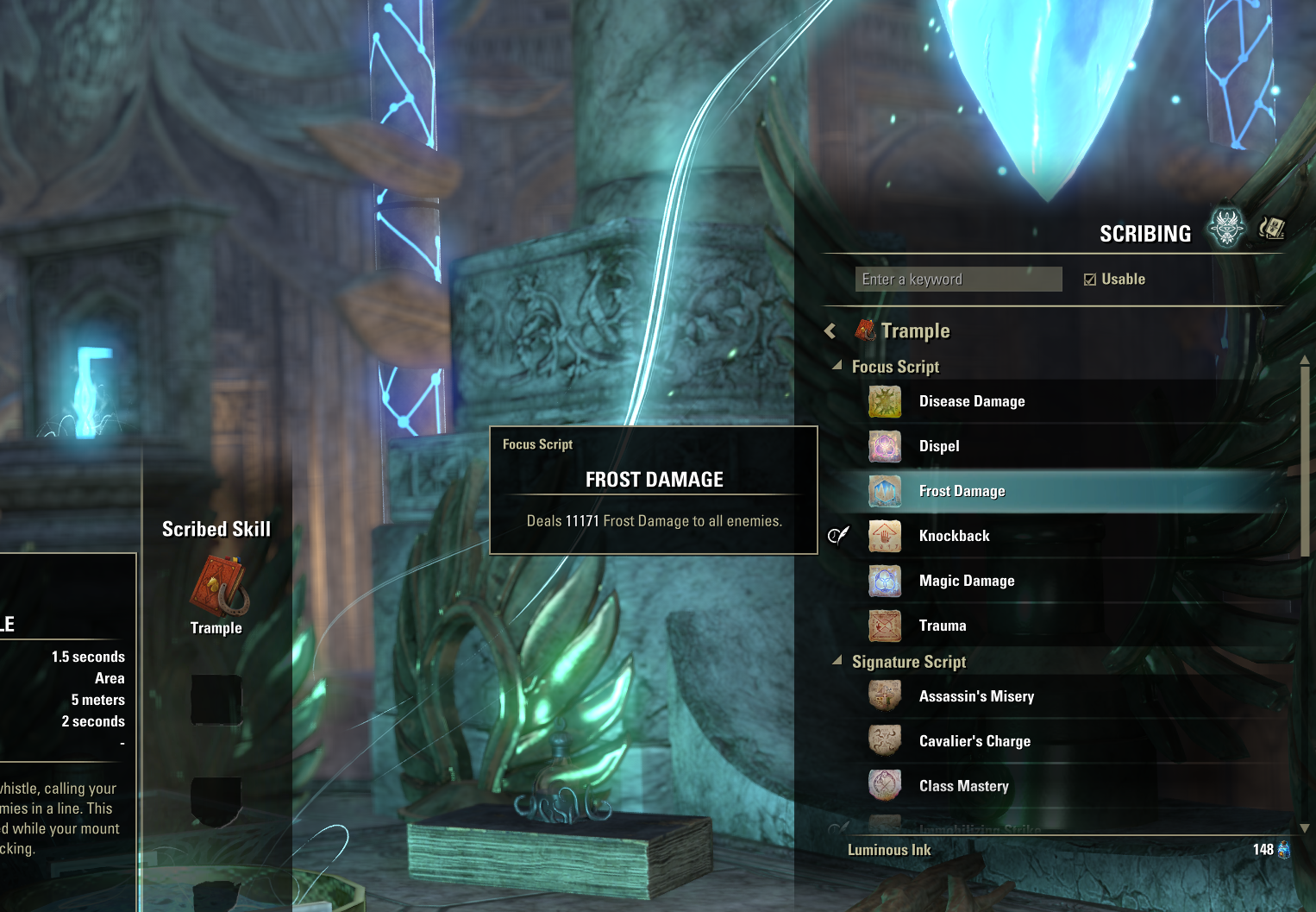Image resolution: width=1316 pixels, height=912 pixels.
Task: Choose the Trauma focus script
Action: 942,626
